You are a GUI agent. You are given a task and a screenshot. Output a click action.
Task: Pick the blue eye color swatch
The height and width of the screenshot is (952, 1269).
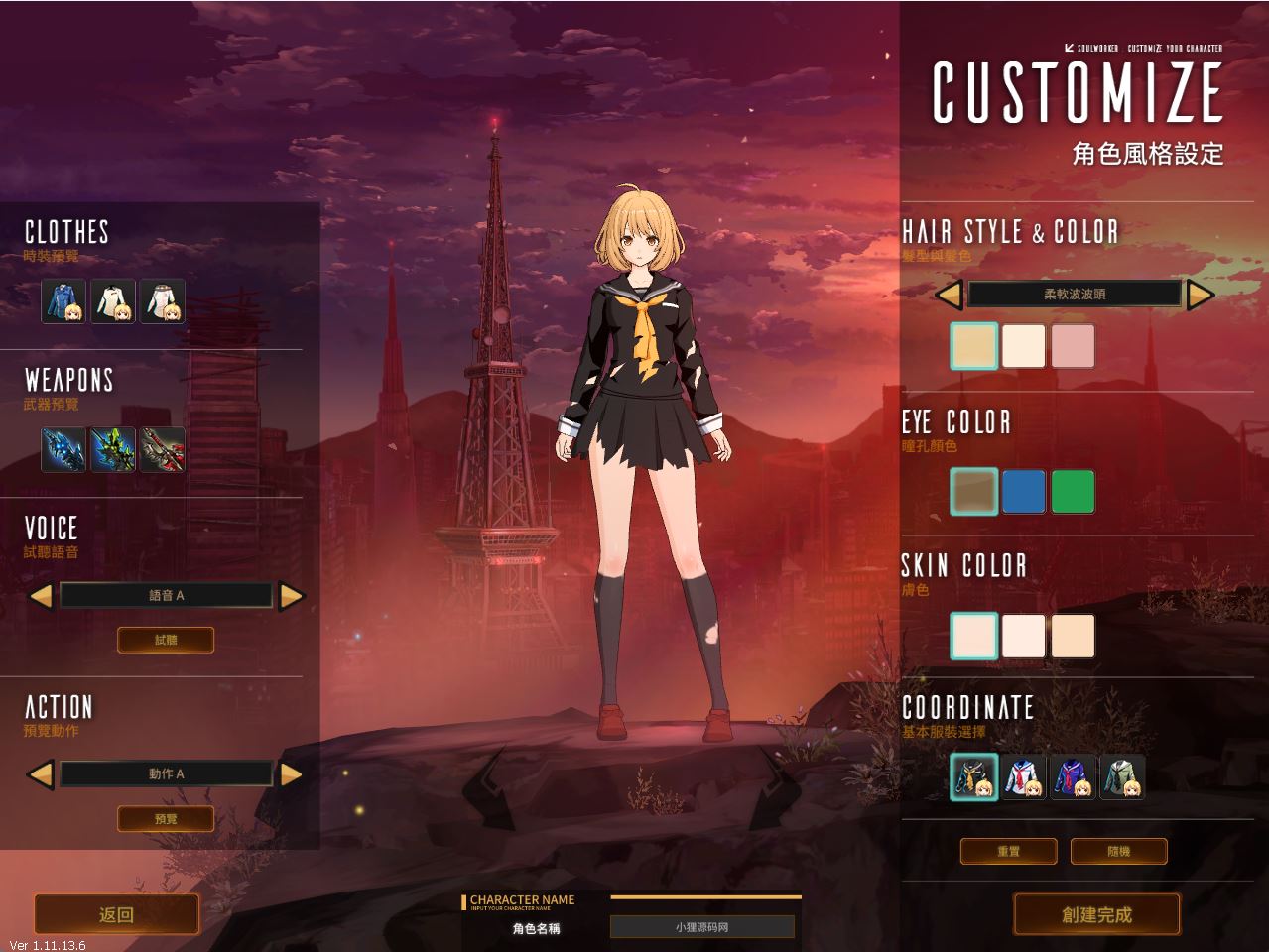[1023, 492]
